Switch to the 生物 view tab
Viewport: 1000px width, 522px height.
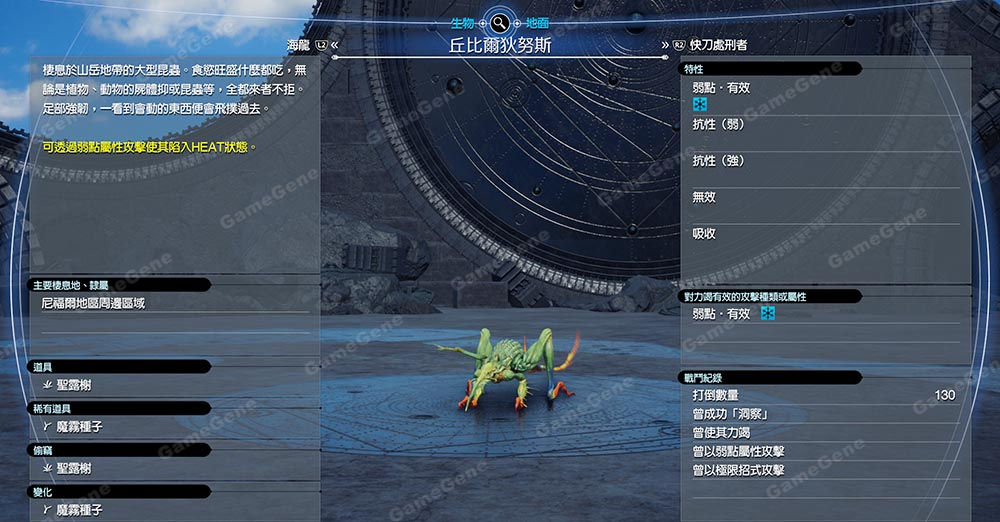pyautogui.click(x=461, y=21)
